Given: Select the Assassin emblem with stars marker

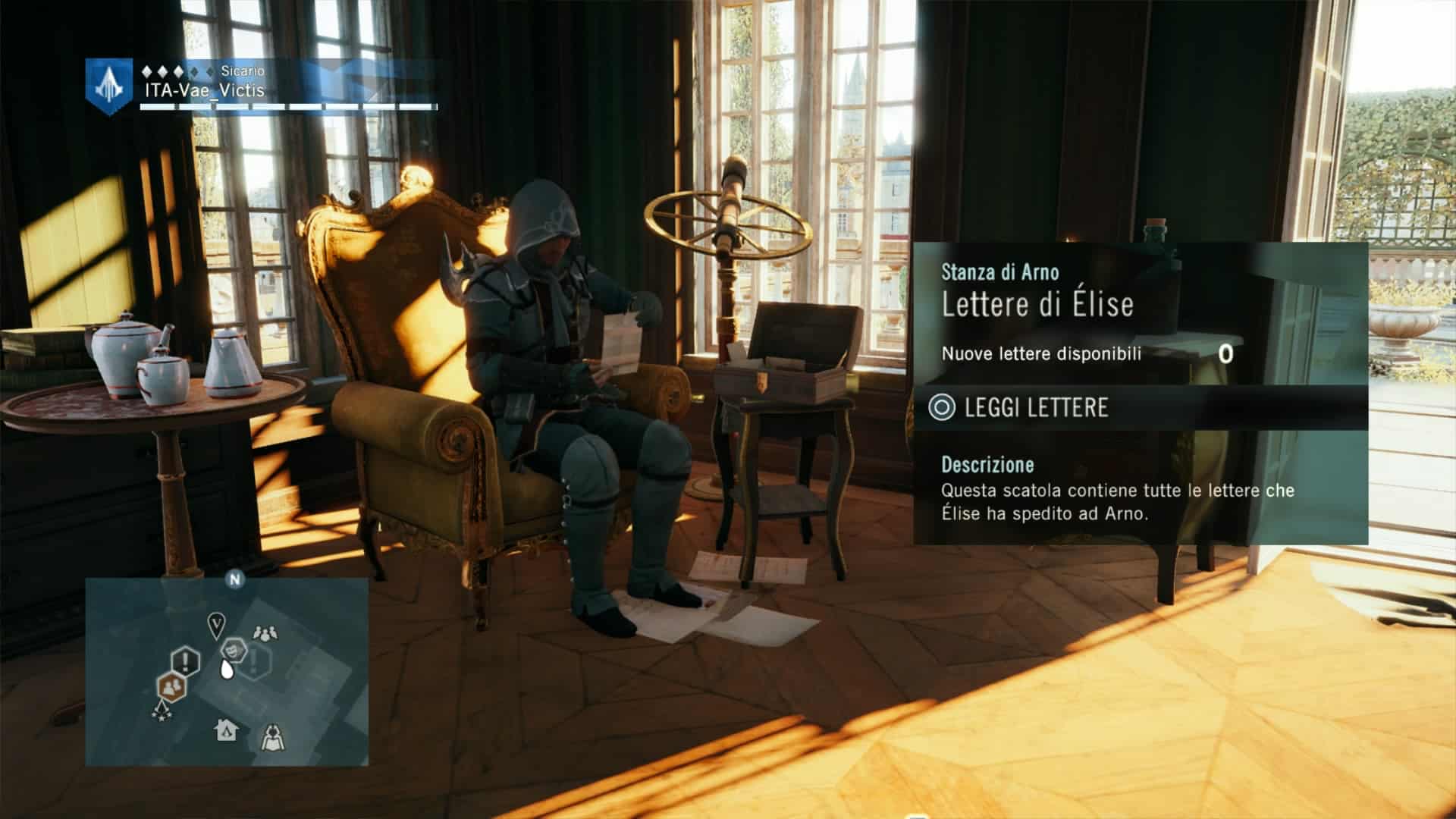Looking at the screenshot, I should [x=161, y=711].
